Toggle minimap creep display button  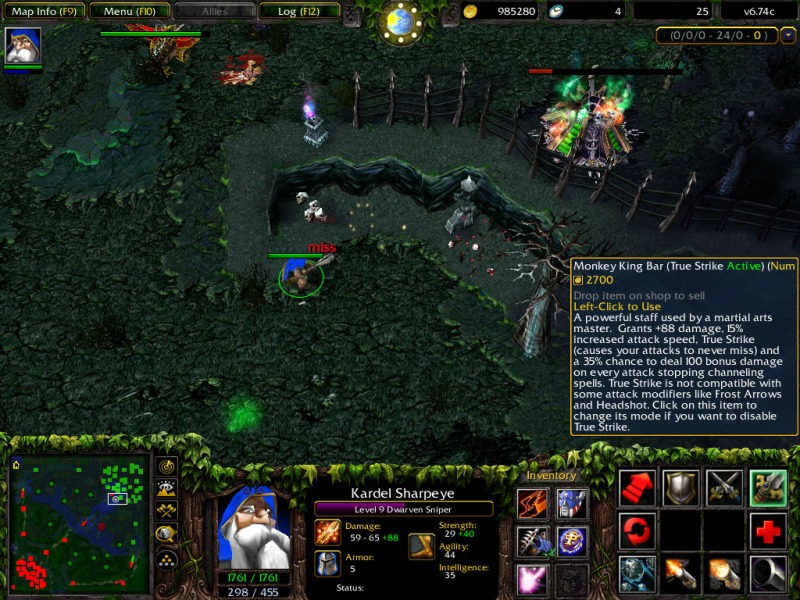coord(167,535)
